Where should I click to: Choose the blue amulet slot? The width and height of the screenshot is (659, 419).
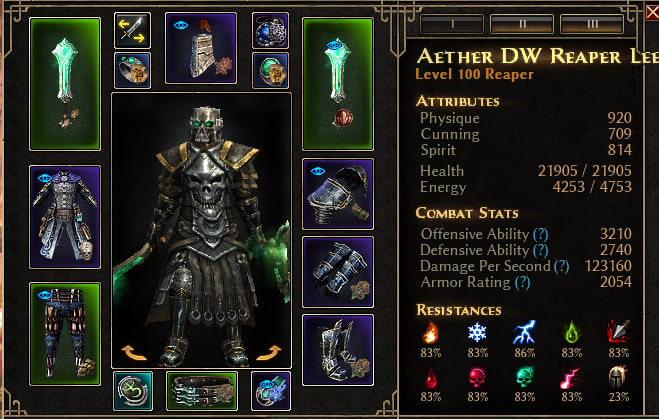tap(269, 31)
